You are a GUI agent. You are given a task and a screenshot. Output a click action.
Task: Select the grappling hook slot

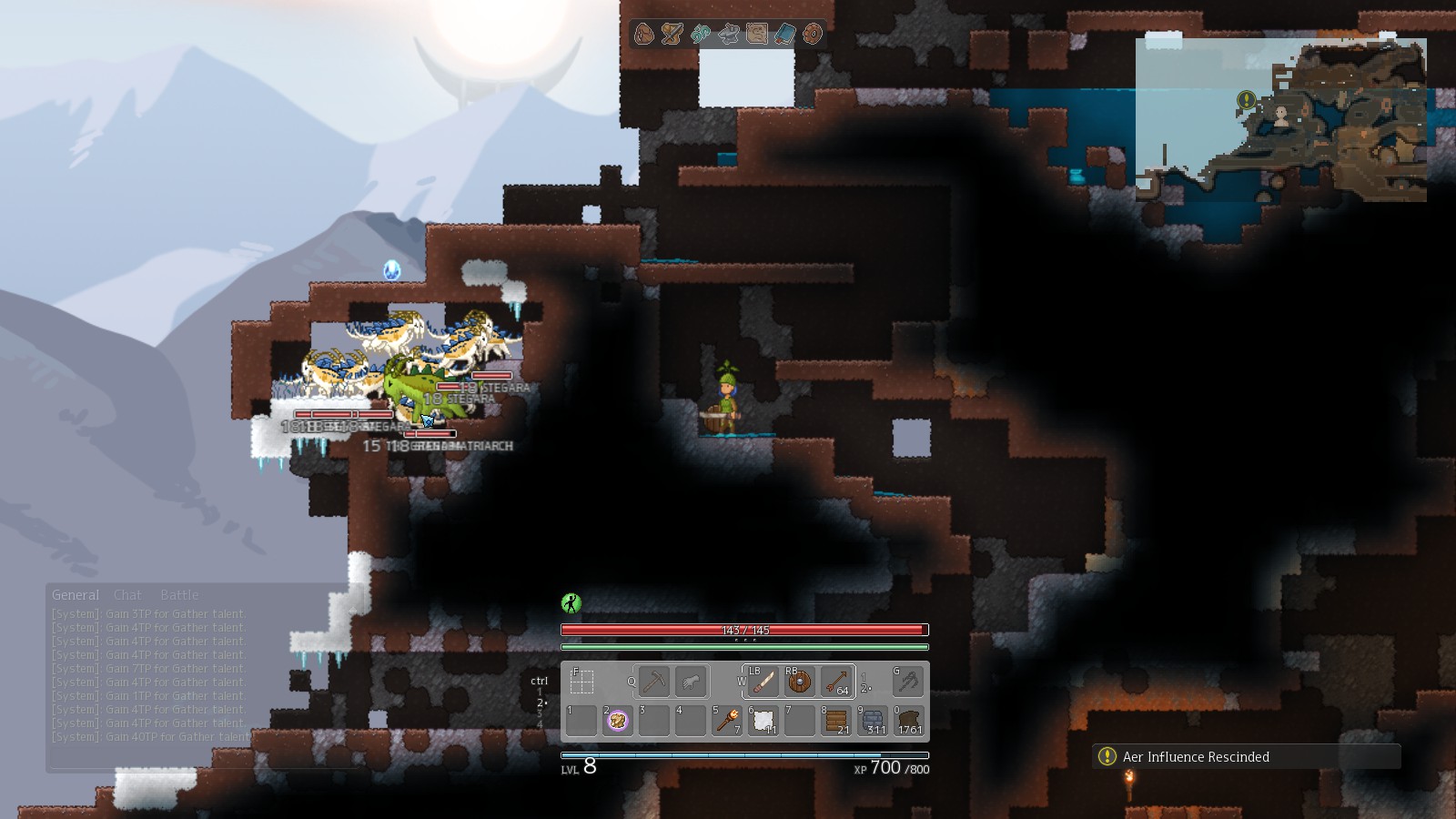(x=907, y=681)
